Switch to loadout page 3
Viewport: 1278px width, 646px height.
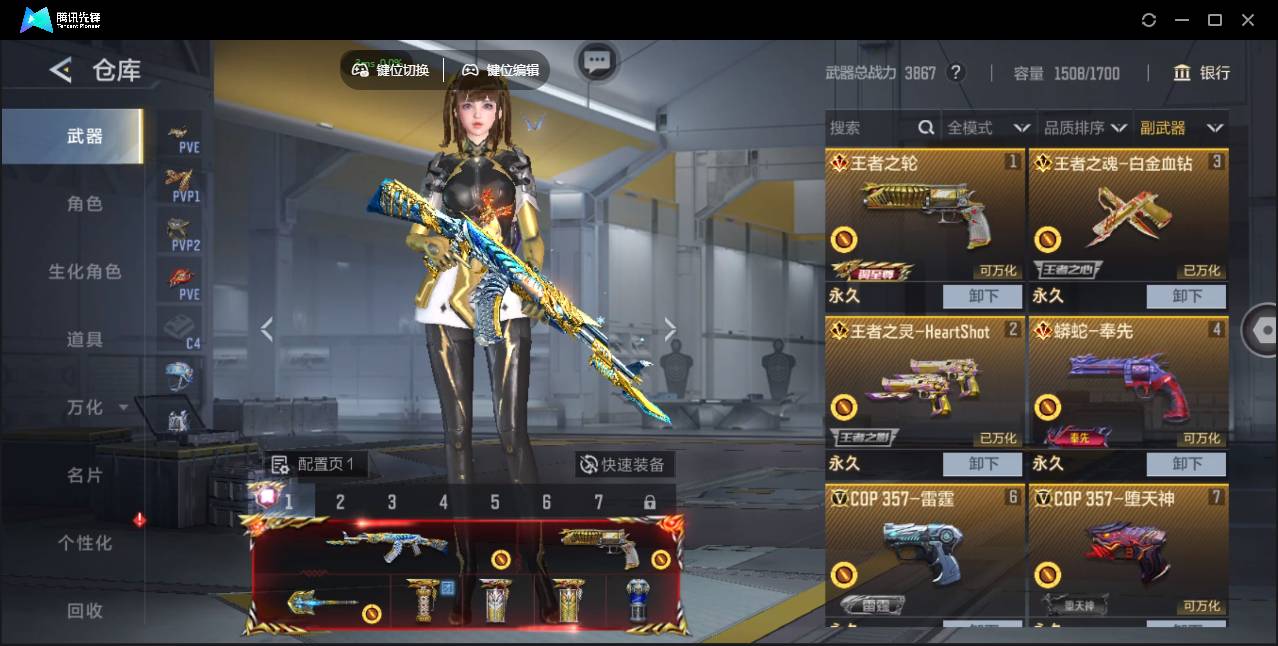pyautogui.click(x=392, y=502)
